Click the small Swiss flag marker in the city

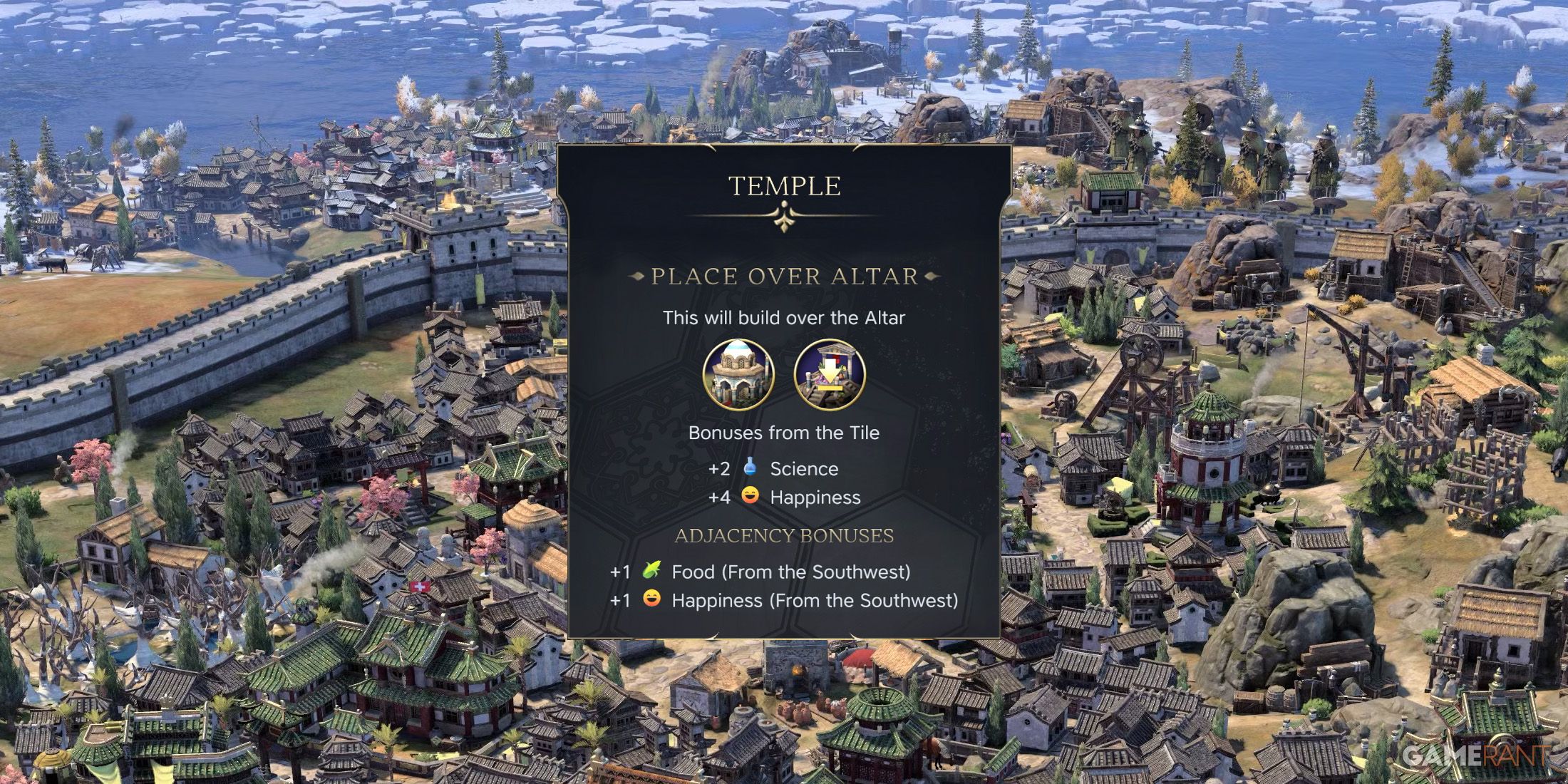(x=420, y=587)
